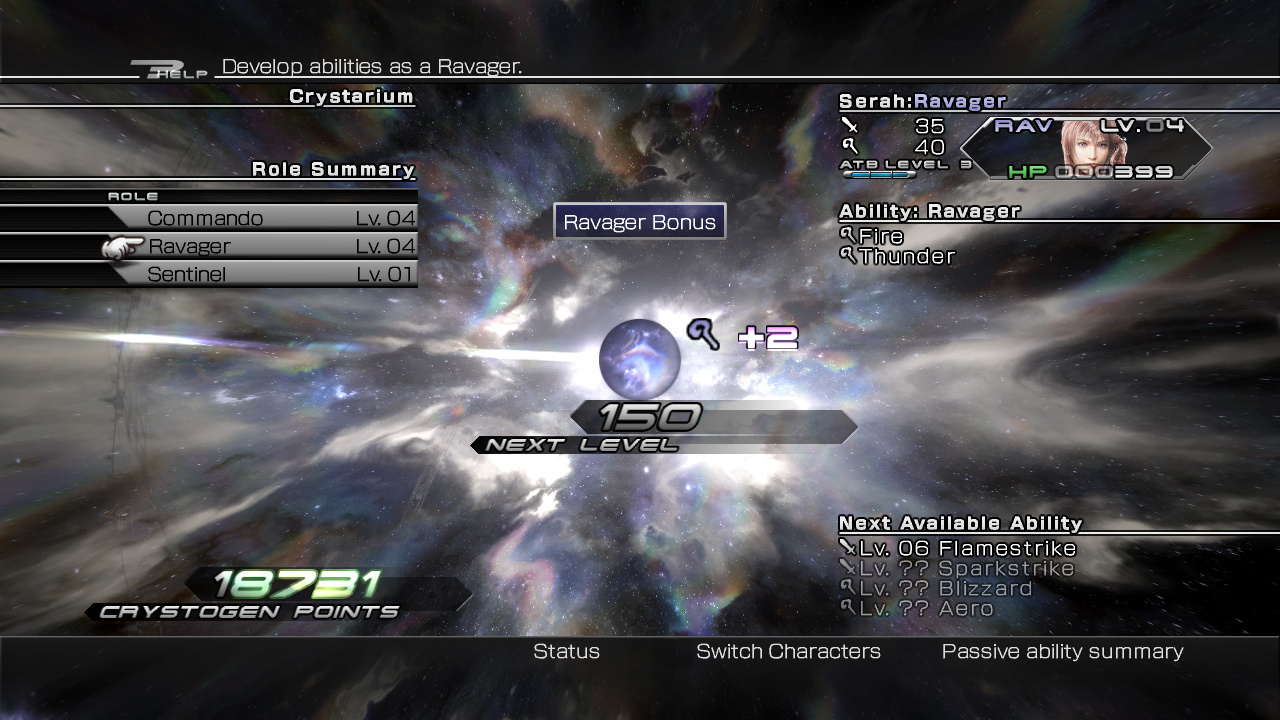The image size is (1280, 720).
Task: Click the Ravager Bonus label box
Action: (640, 222)
